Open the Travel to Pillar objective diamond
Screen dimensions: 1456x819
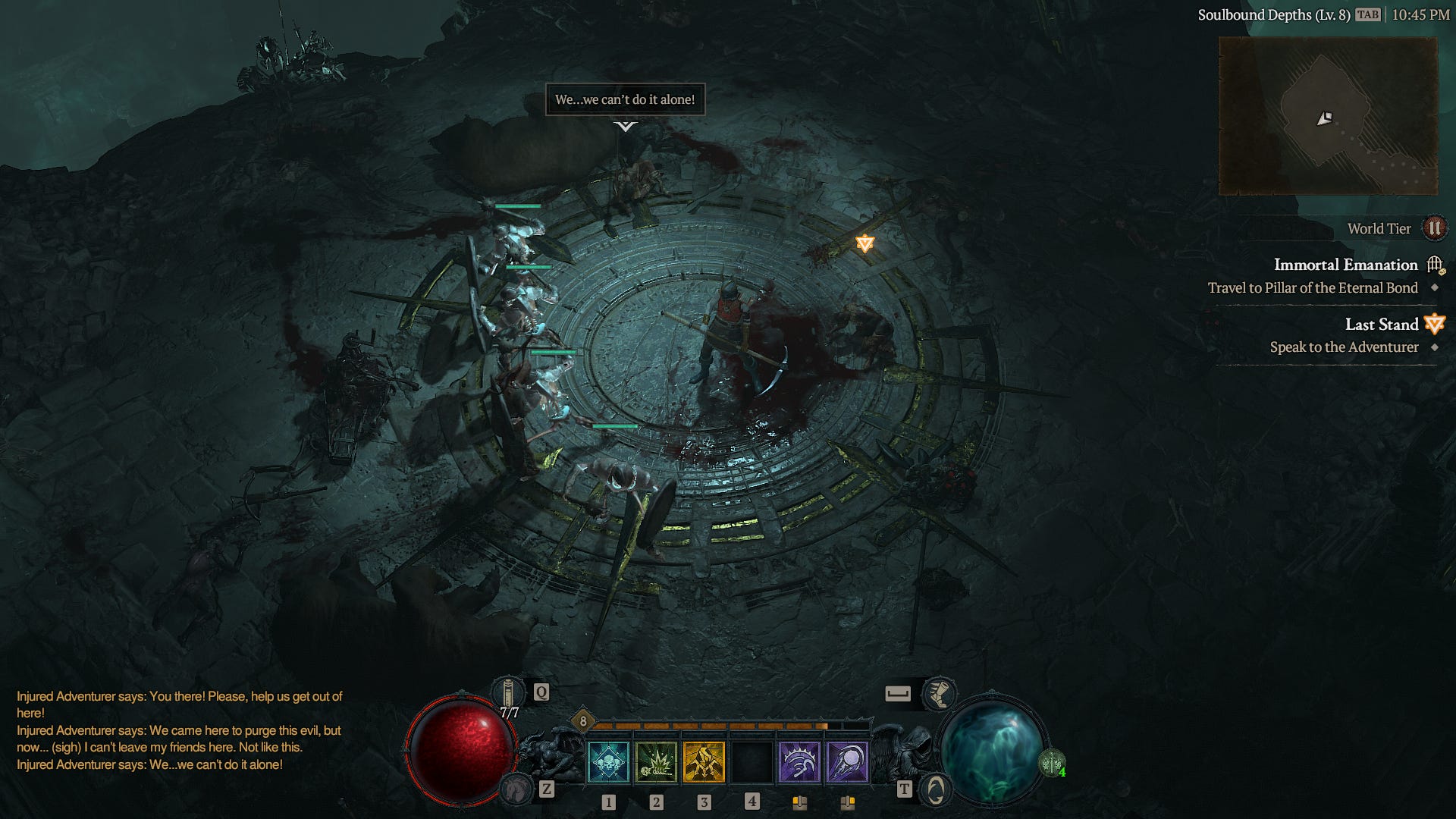point(1434,288)
